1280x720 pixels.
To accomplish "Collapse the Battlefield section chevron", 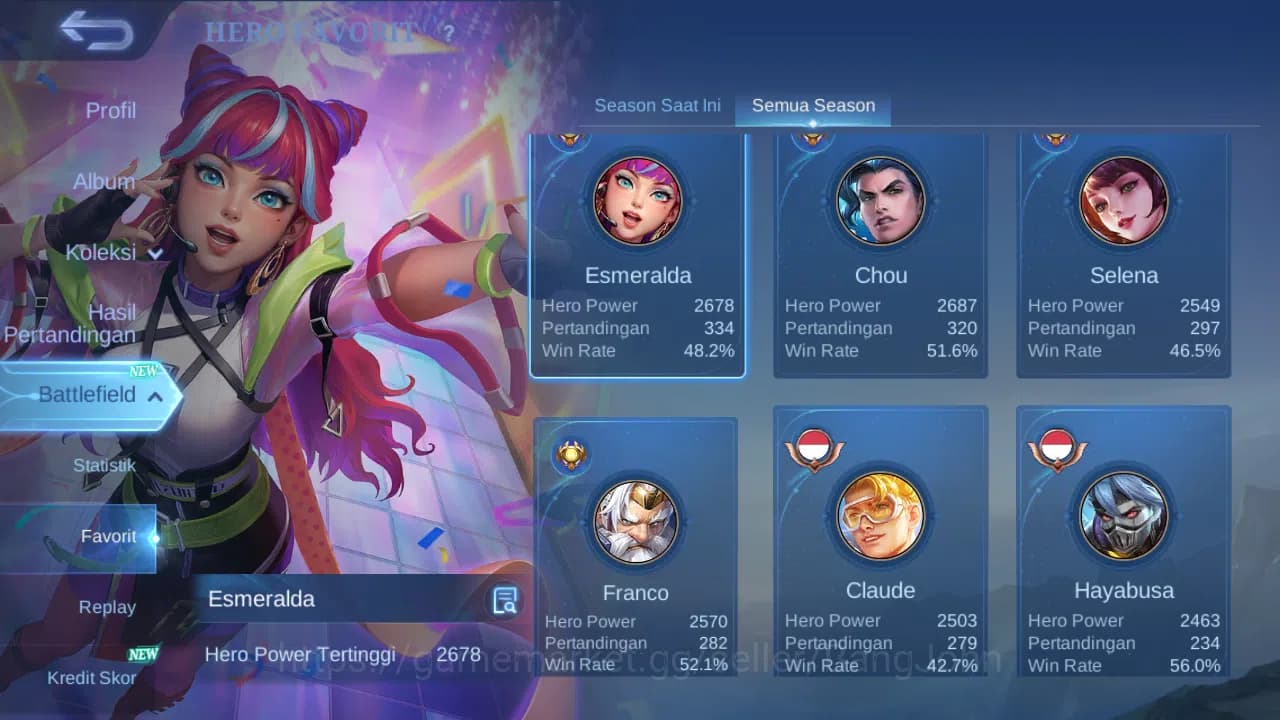I will pos(155,397).
